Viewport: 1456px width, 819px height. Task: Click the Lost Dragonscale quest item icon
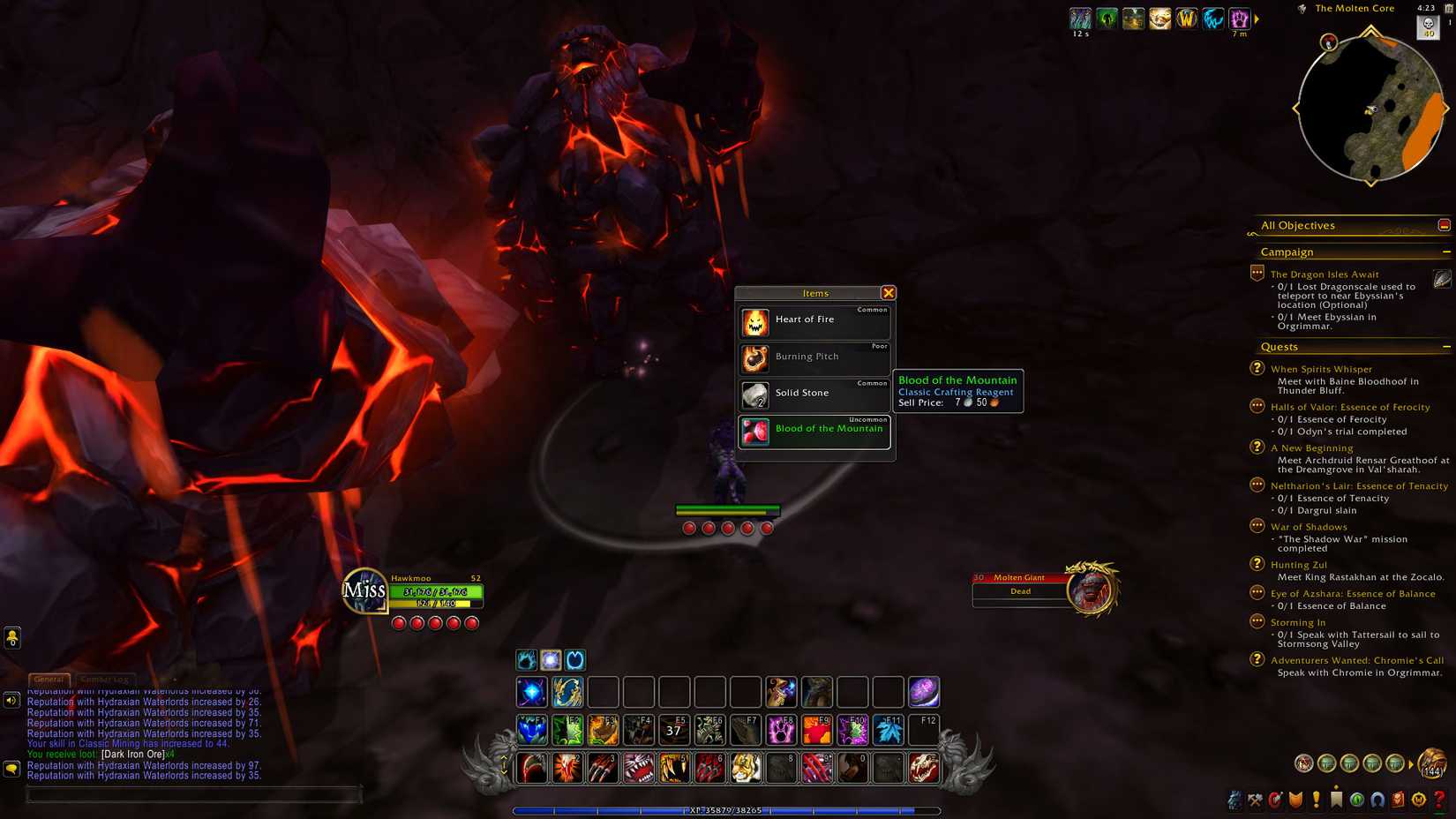pyautogui.click(x=1441, y=280)
